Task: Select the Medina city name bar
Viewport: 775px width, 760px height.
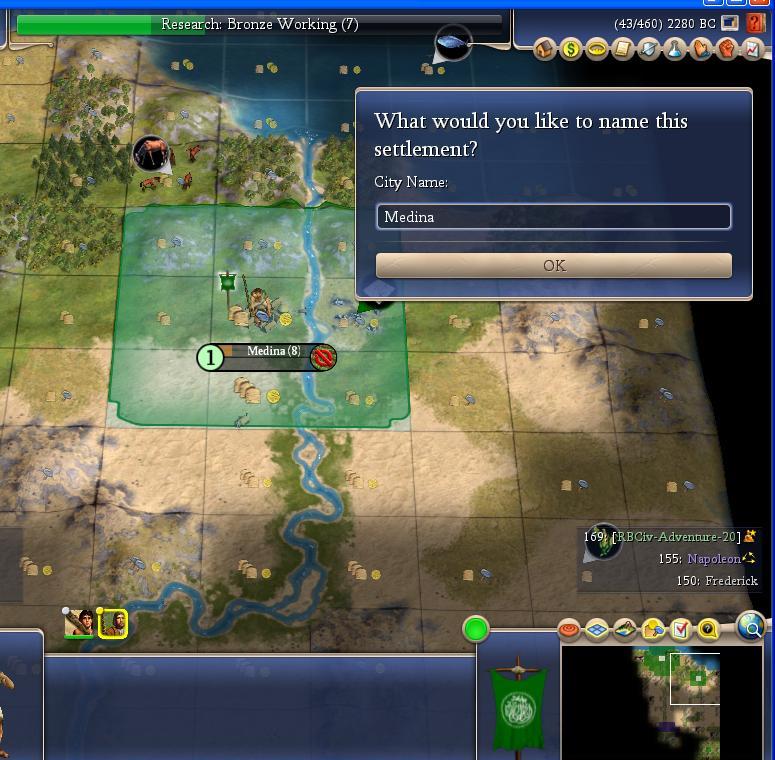Action: point(272,351)
